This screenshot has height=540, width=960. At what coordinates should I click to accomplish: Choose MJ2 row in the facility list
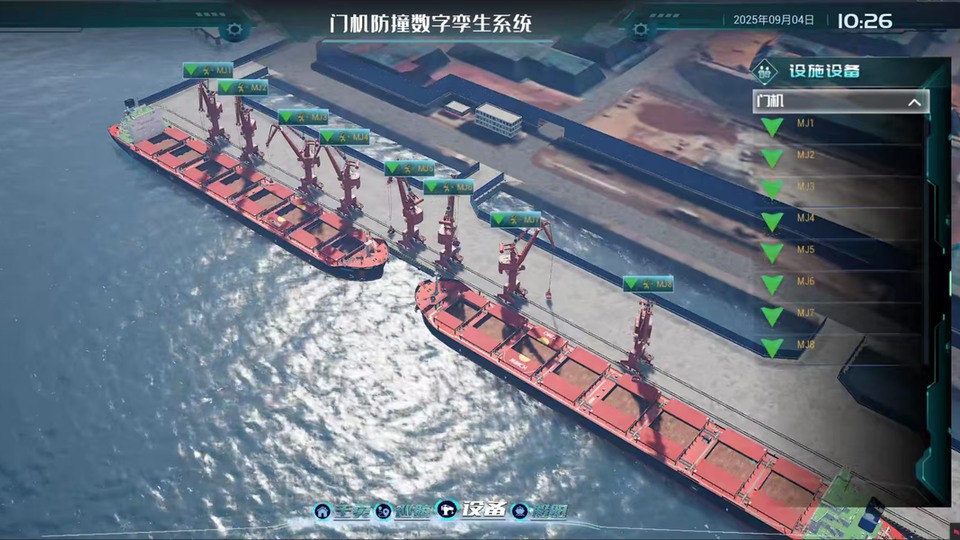(x=805, y=156)
